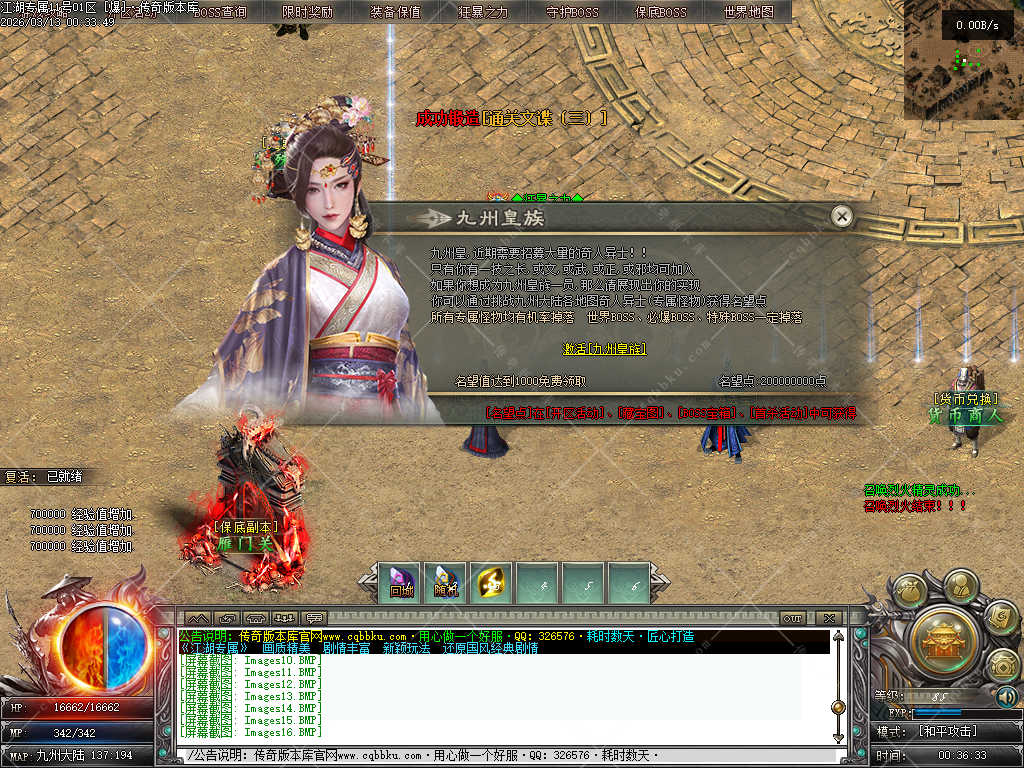This screenshot has width=1024, height=768.
Task: Use the 回城 return scroll slot
Action: [402, 583]
